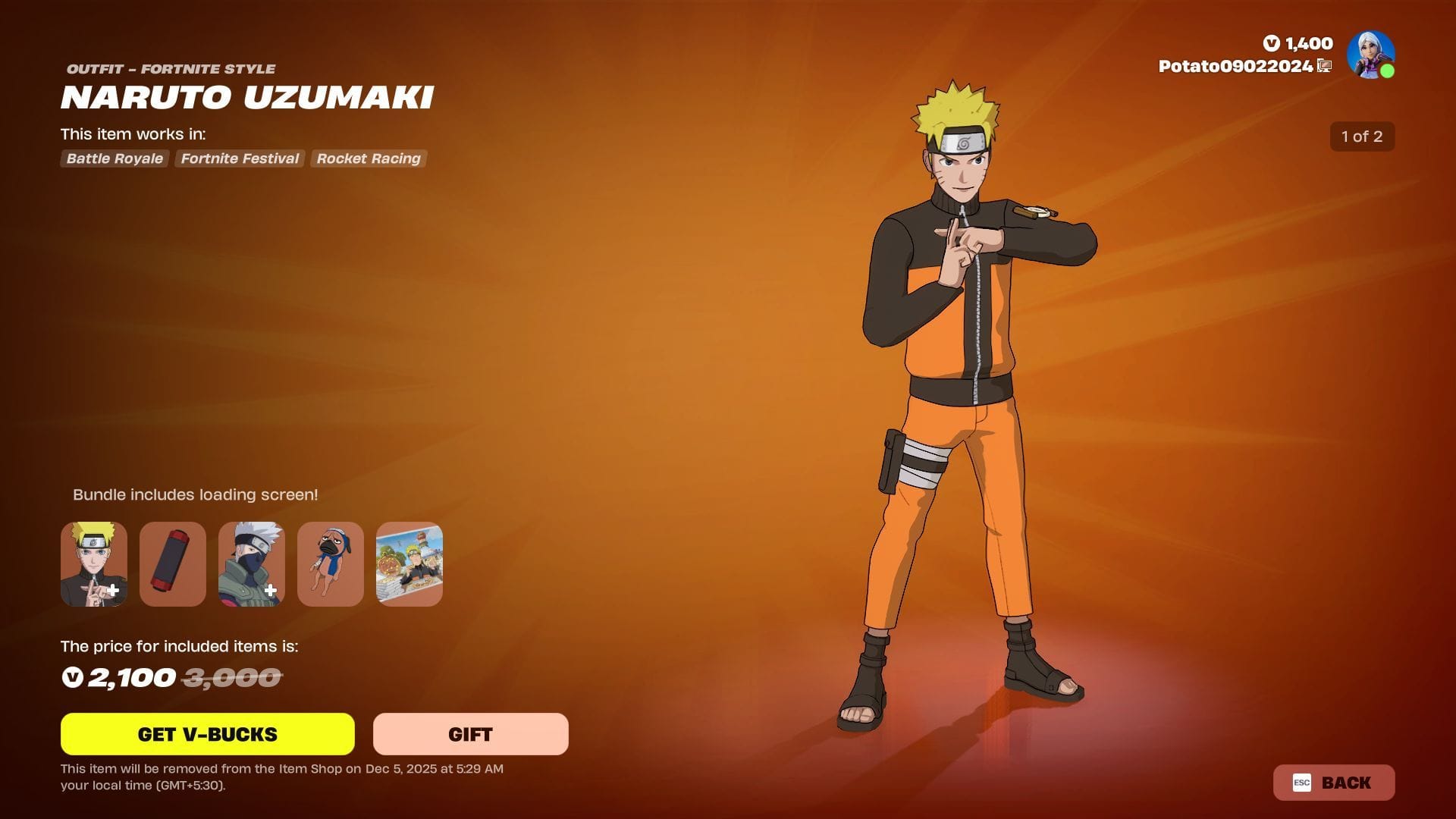
Task: Select the Pakkun dog back bling icon
Action: 330,563
